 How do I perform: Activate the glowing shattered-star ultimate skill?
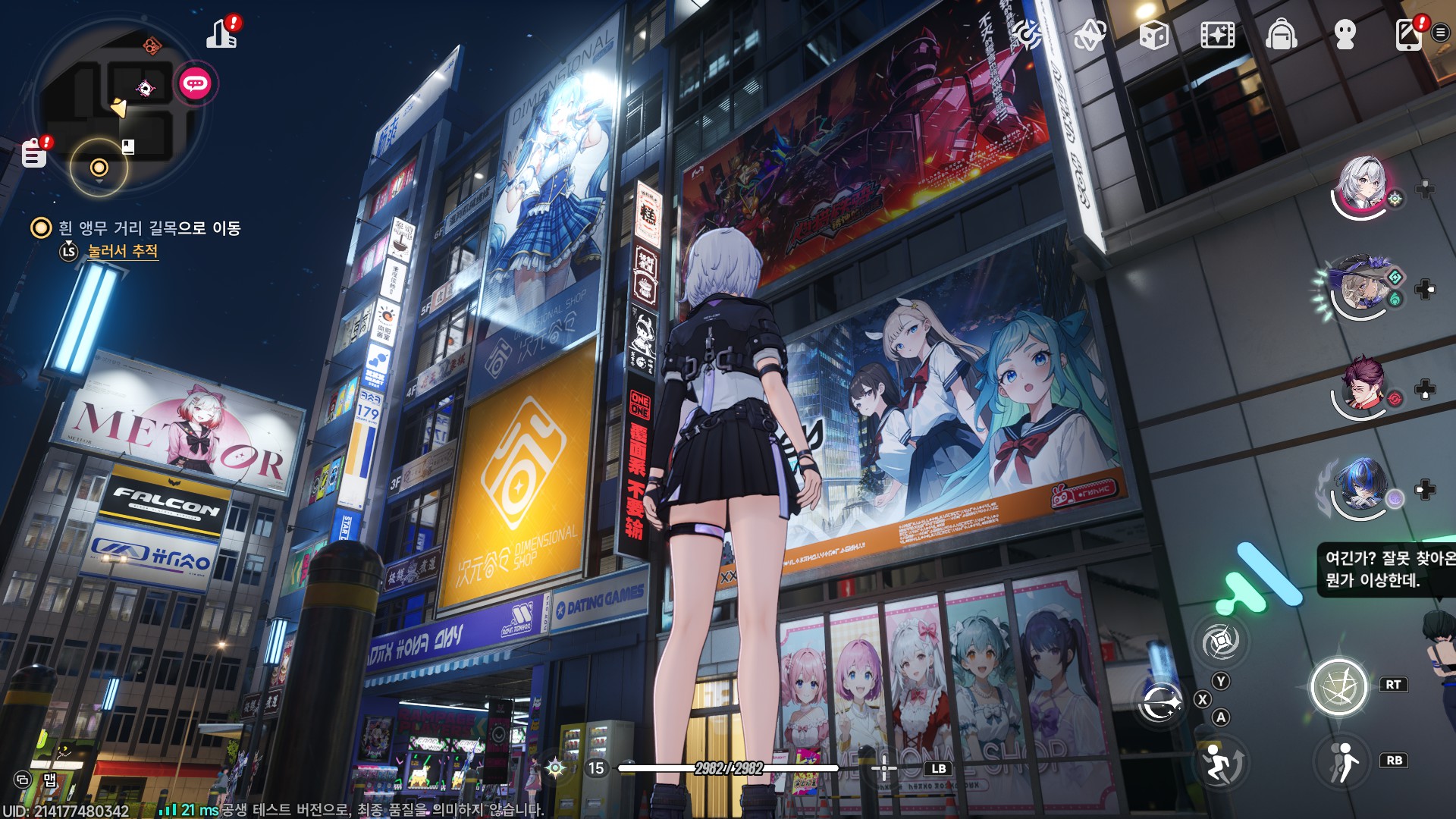(x=1338, y=687)
